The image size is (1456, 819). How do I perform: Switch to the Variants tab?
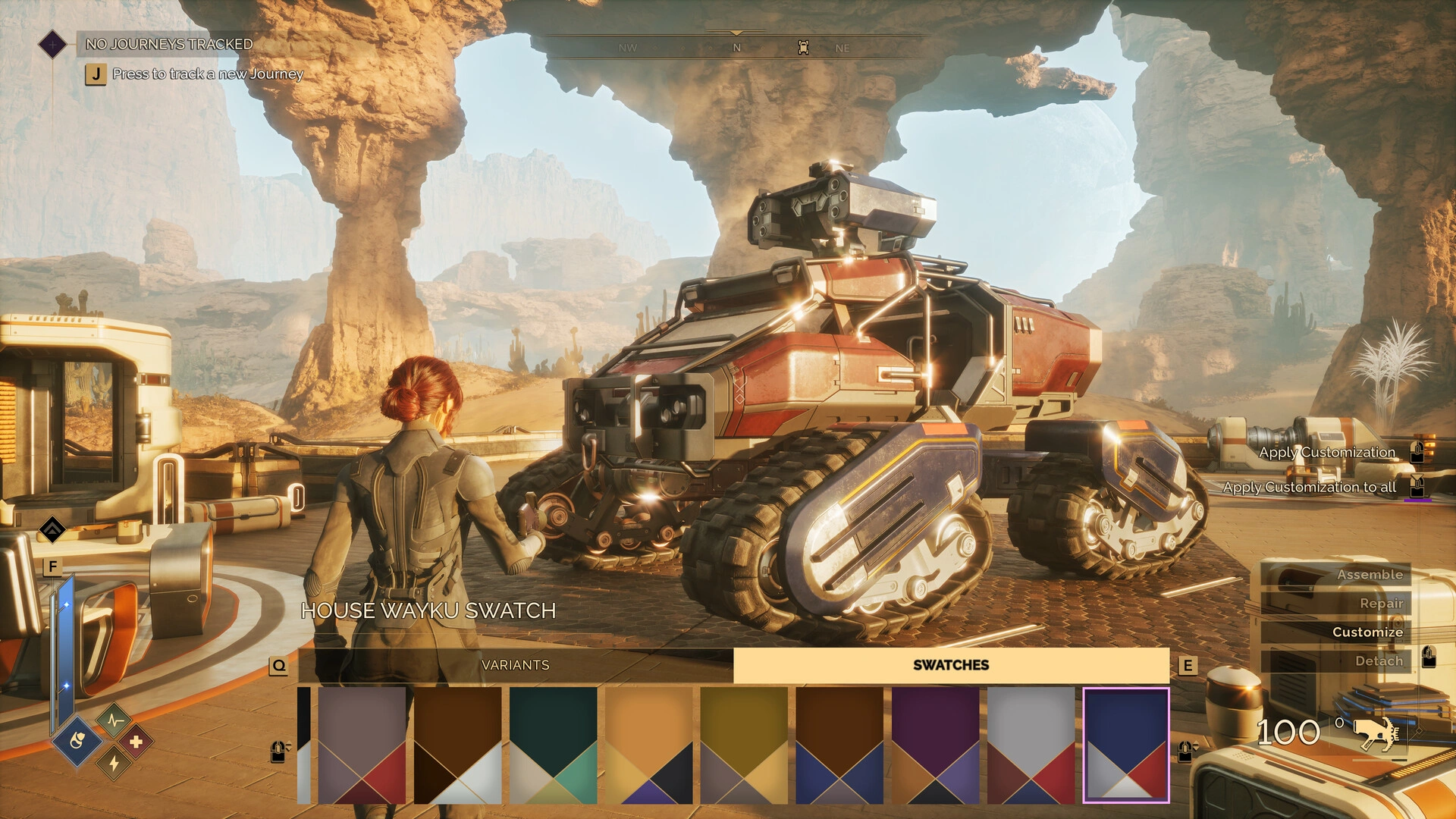516,665
